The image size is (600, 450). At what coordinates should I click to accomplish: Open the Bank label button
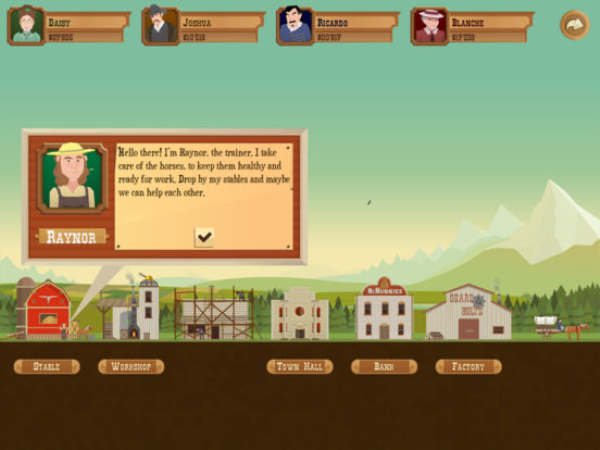tap(384, 367)
